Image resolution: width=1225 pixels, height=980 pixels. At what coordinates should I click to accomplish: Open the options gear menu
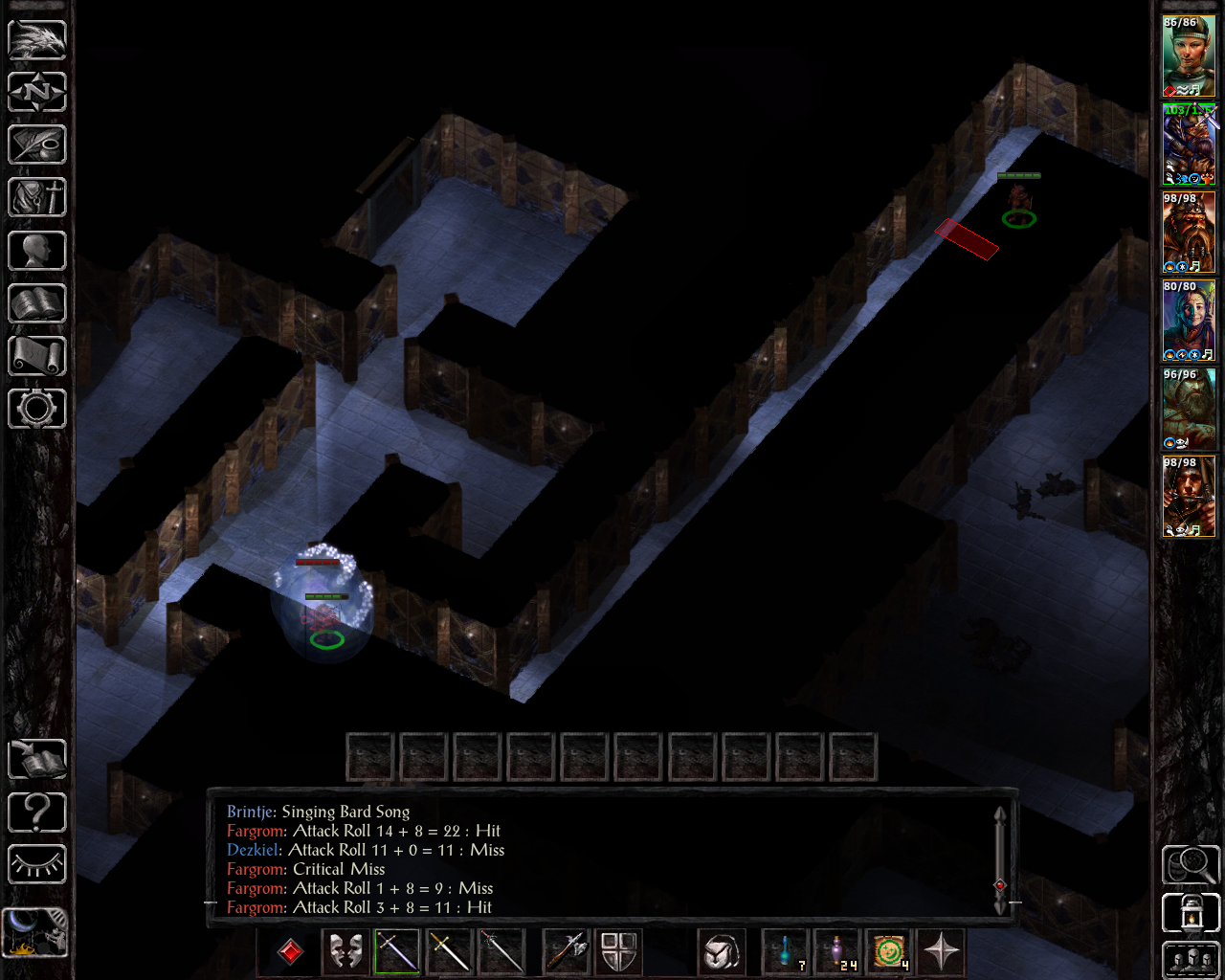37,409
